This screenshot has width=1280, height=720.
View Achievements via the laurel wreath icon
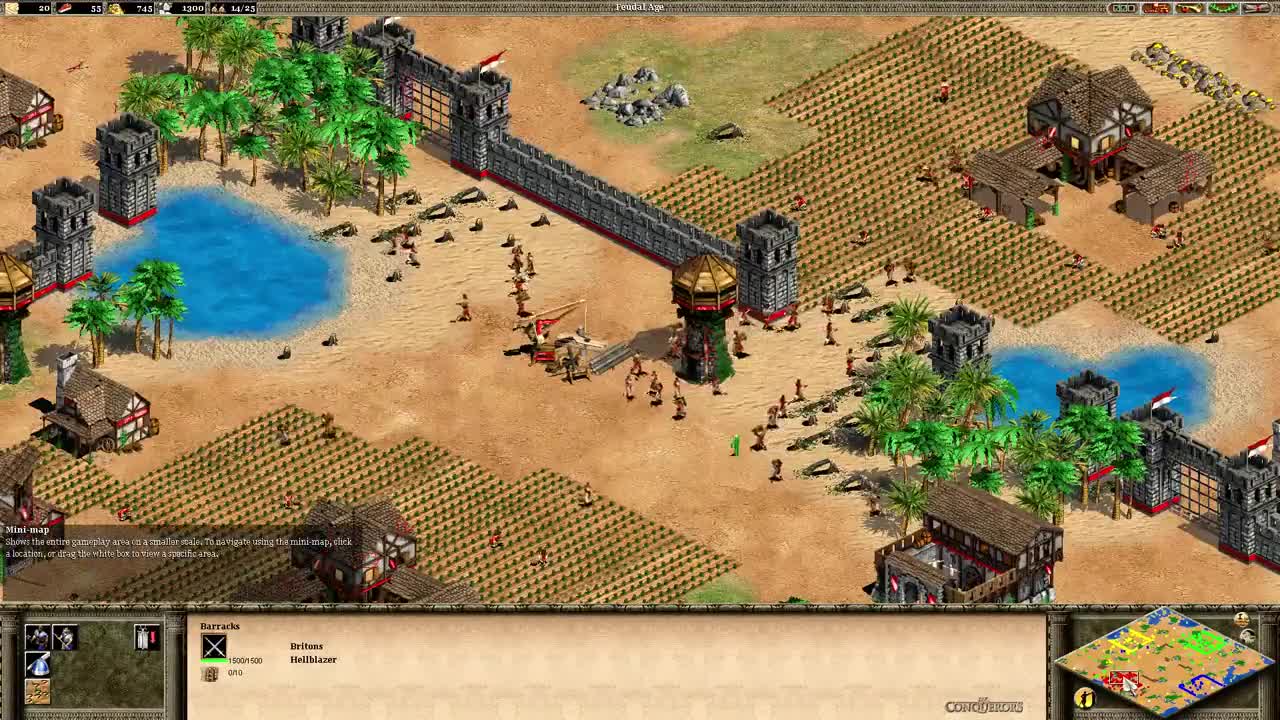tap(1222, 8)
